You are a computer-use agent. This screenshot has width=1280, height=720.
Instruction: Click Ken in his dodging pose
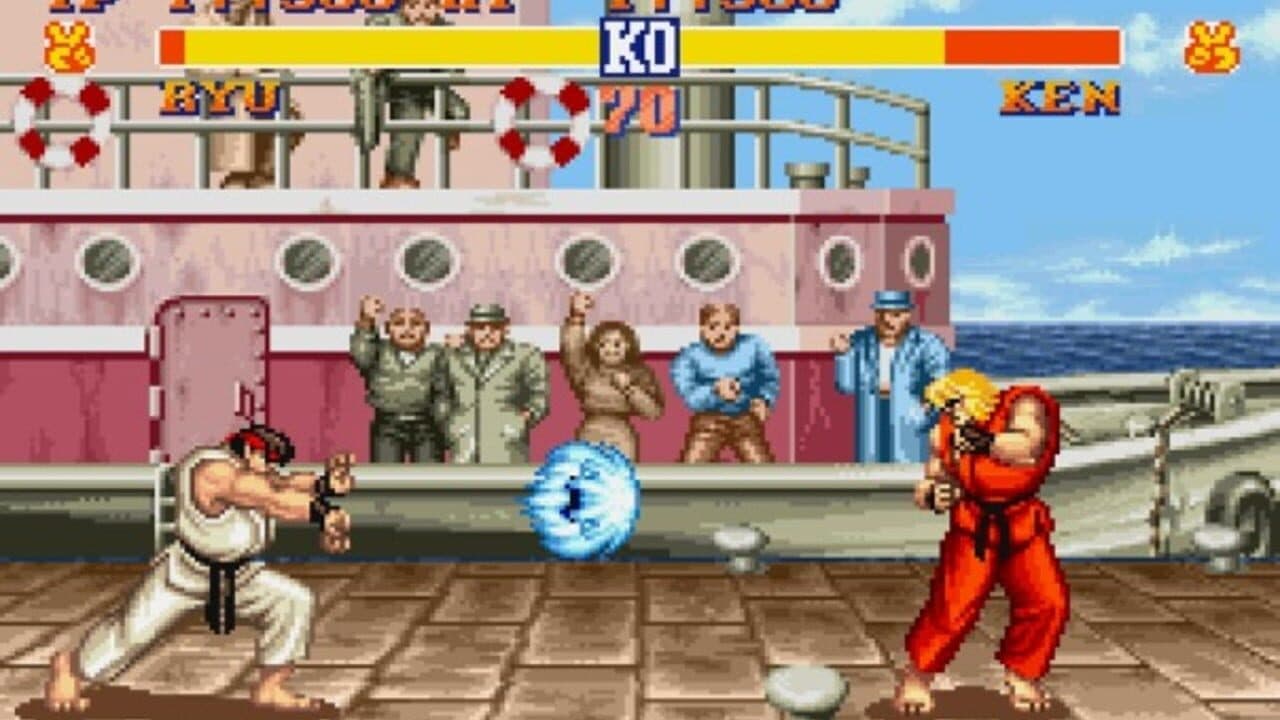click(980, 520)
